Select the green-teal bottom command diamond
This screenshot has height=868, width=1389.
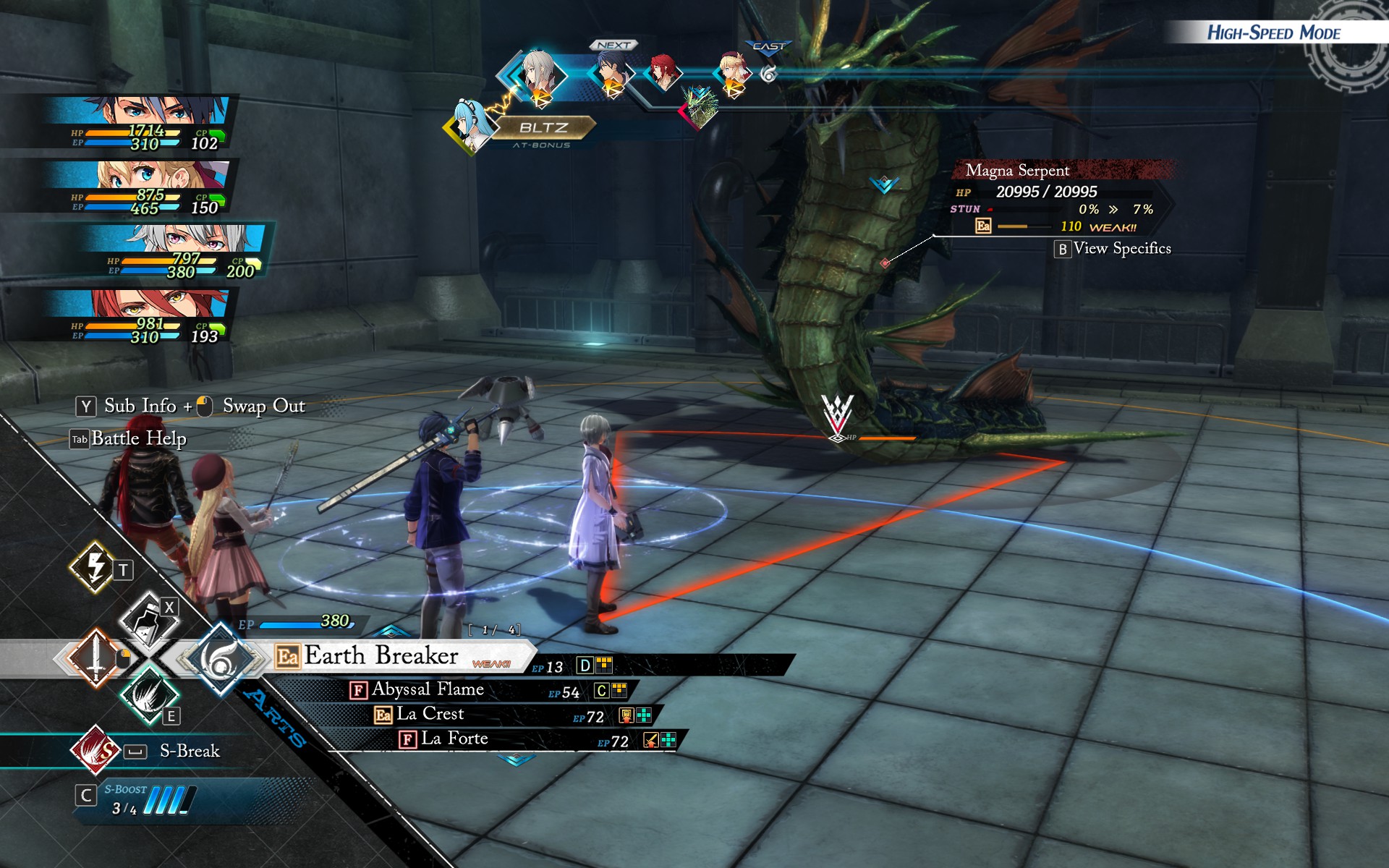click(148, 696)
